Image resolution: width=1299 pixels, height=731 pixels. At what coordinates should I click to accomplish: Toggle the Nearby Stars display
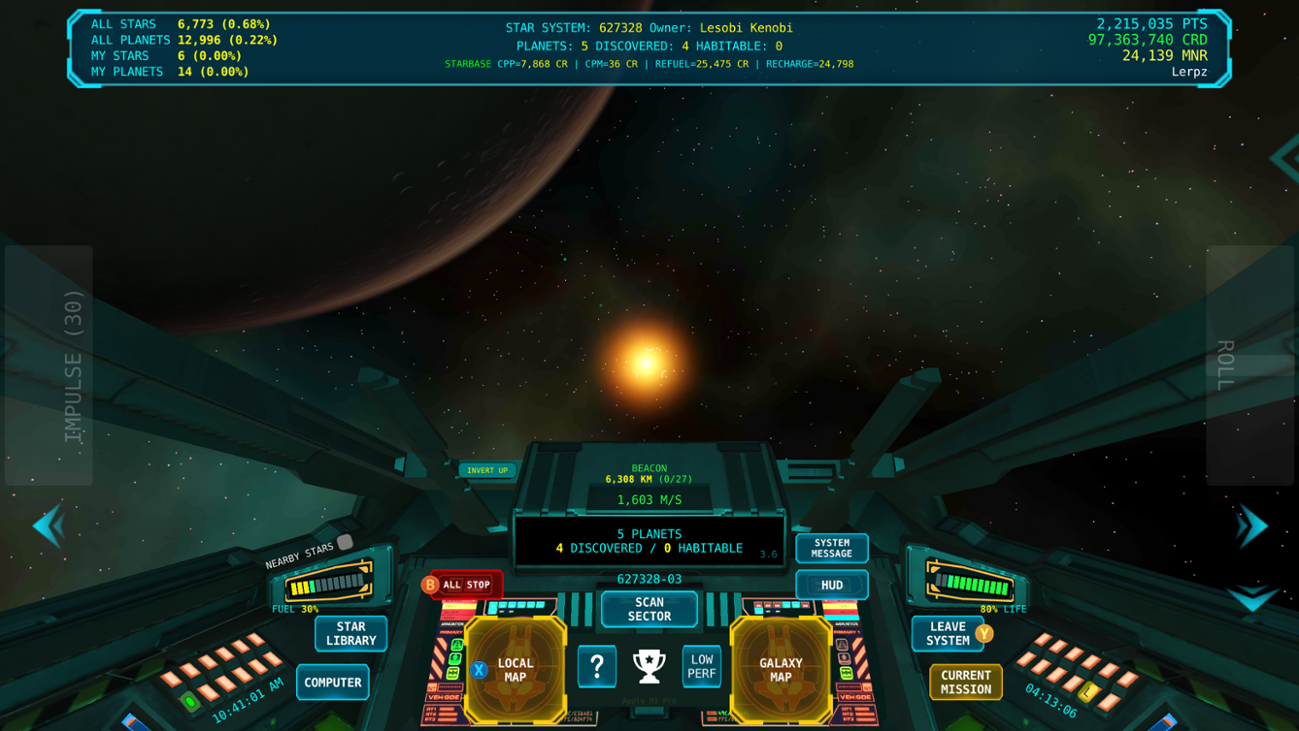[344, 541]
